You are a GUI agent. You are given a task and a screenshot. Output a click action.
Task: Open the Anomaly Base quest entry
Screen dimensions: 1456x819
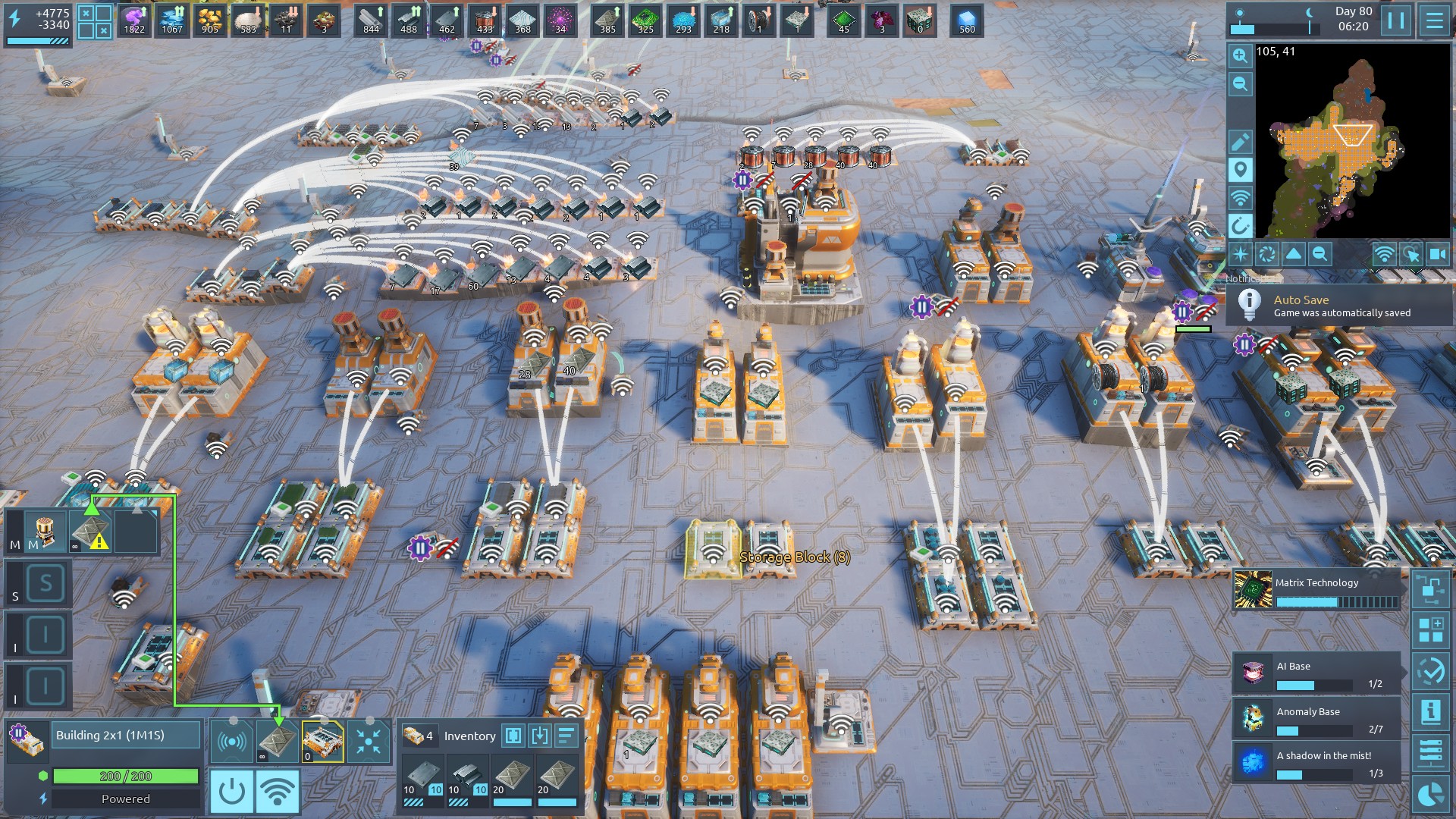[x=1316, y=719]
